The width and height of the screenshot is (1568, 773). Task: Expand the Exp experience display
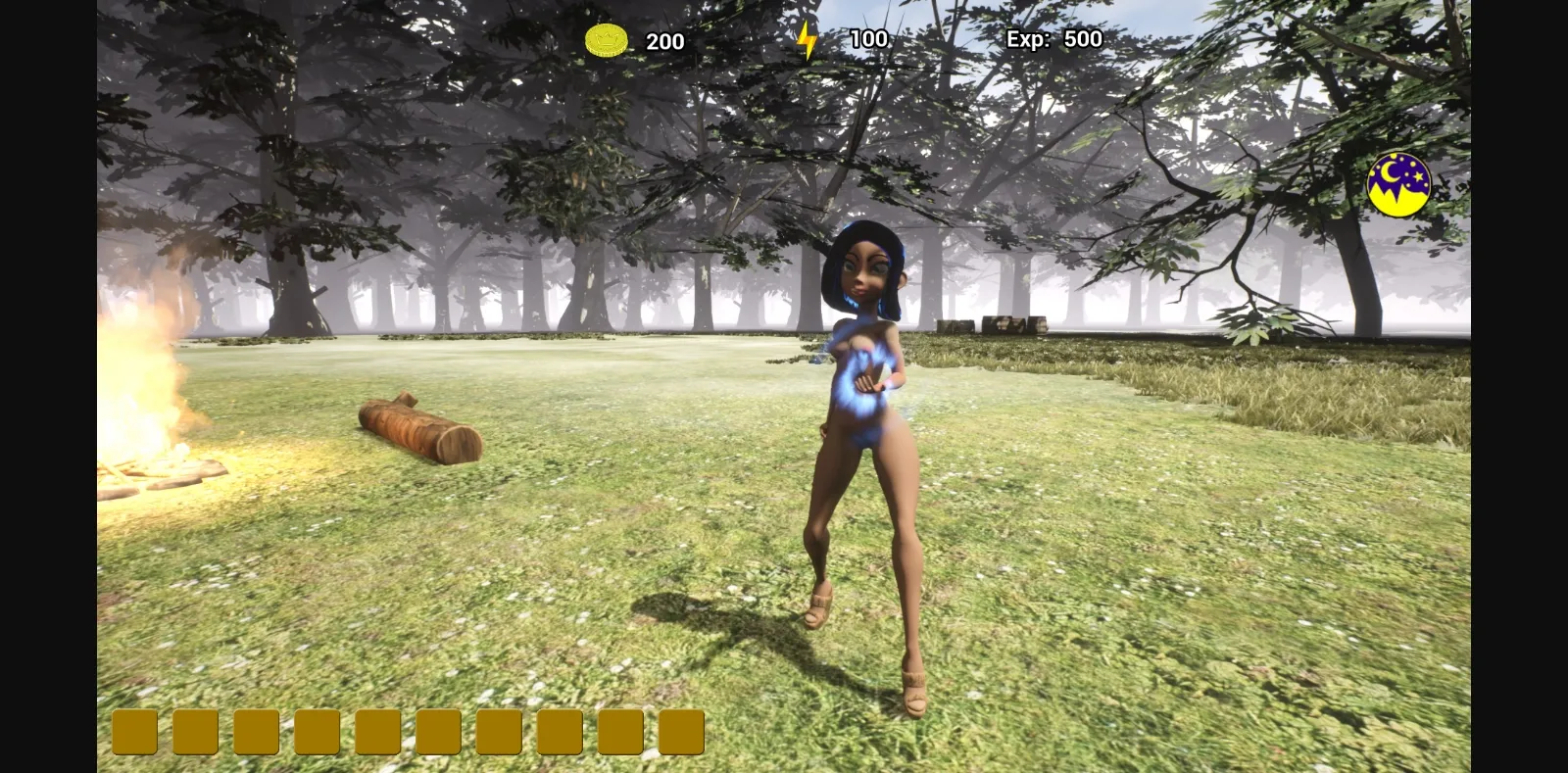[x=1053, y=39]
